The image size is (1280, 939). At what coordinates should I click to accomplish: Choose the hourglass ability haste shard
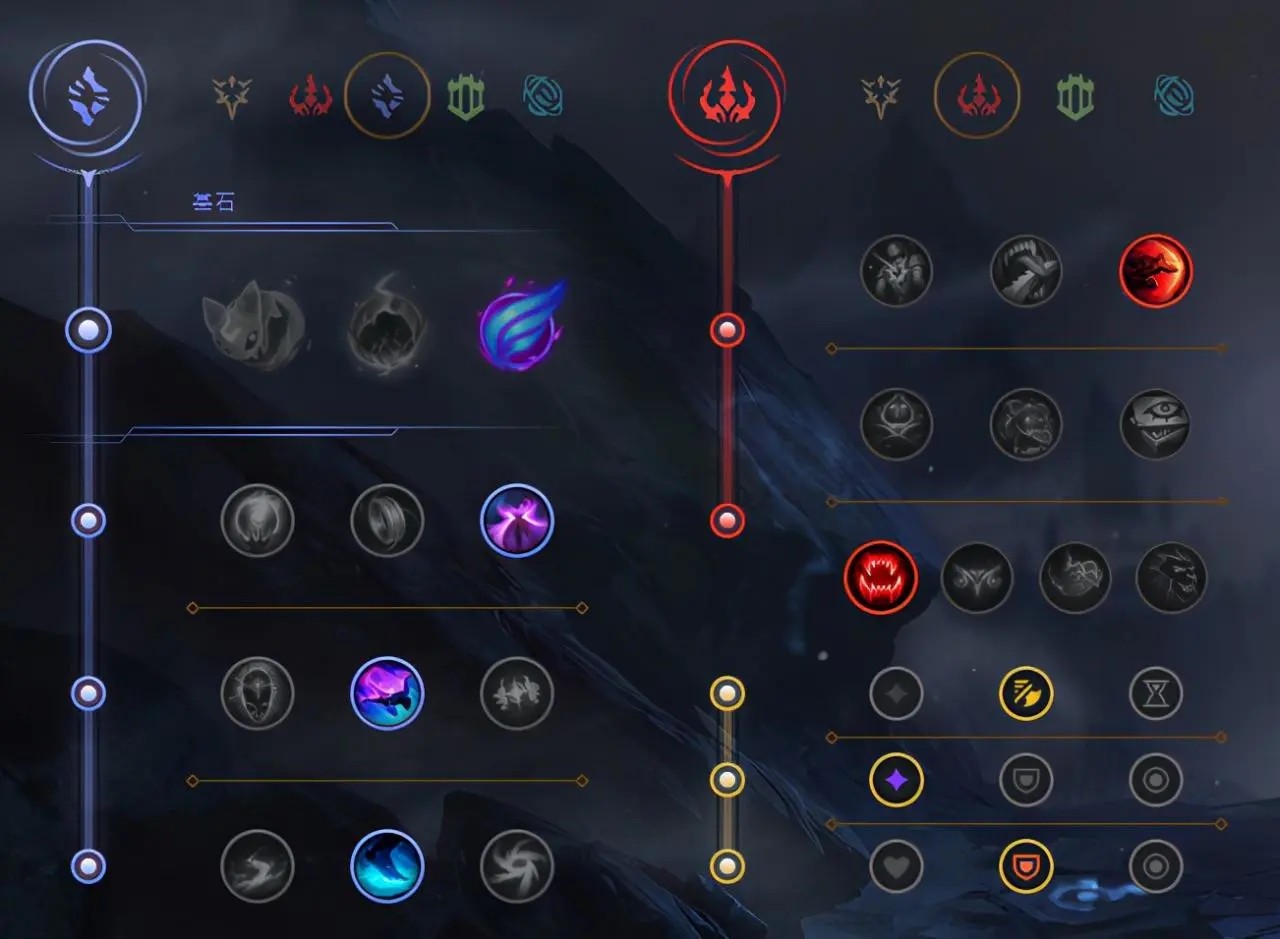[x=1156, y=693]
